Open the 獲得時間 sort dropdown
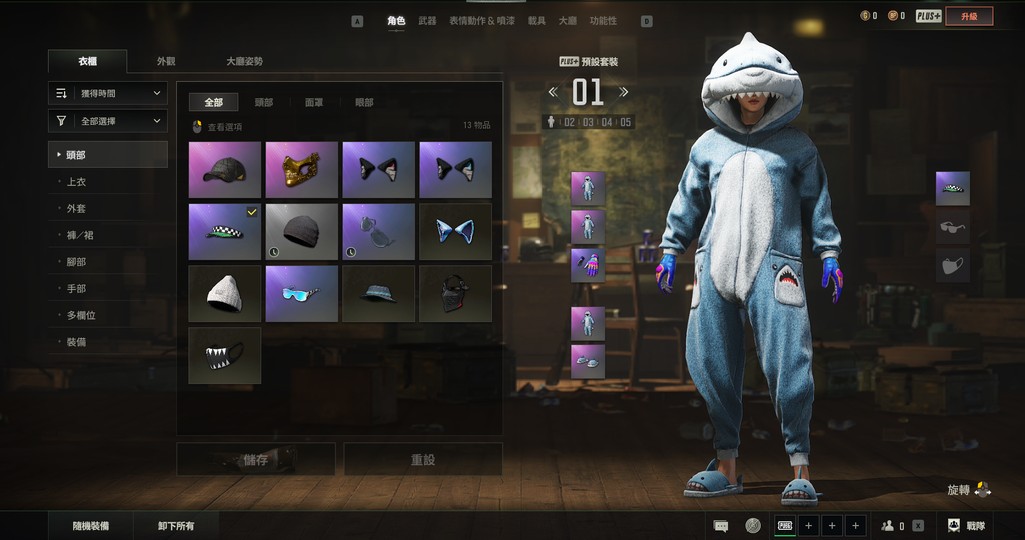Screen dimensions: 1025x540 click(107, 93)
